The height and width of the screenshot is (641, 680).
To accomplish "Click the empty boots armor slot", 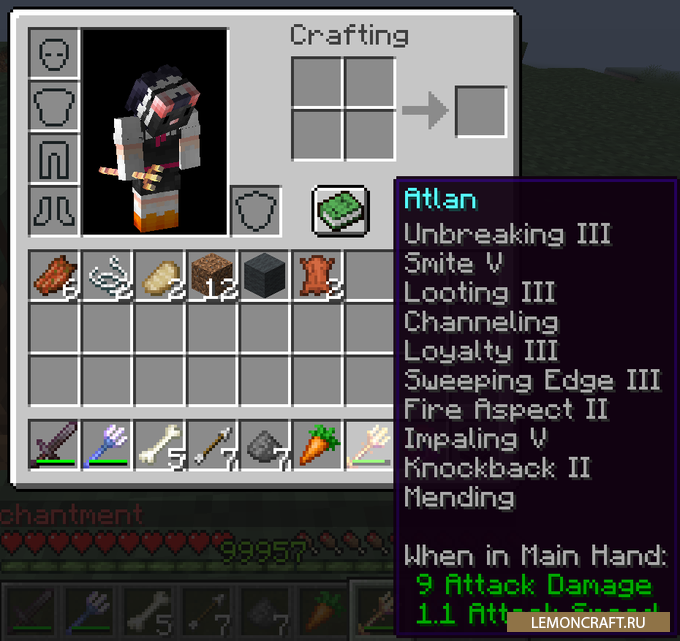I will 54,211.
